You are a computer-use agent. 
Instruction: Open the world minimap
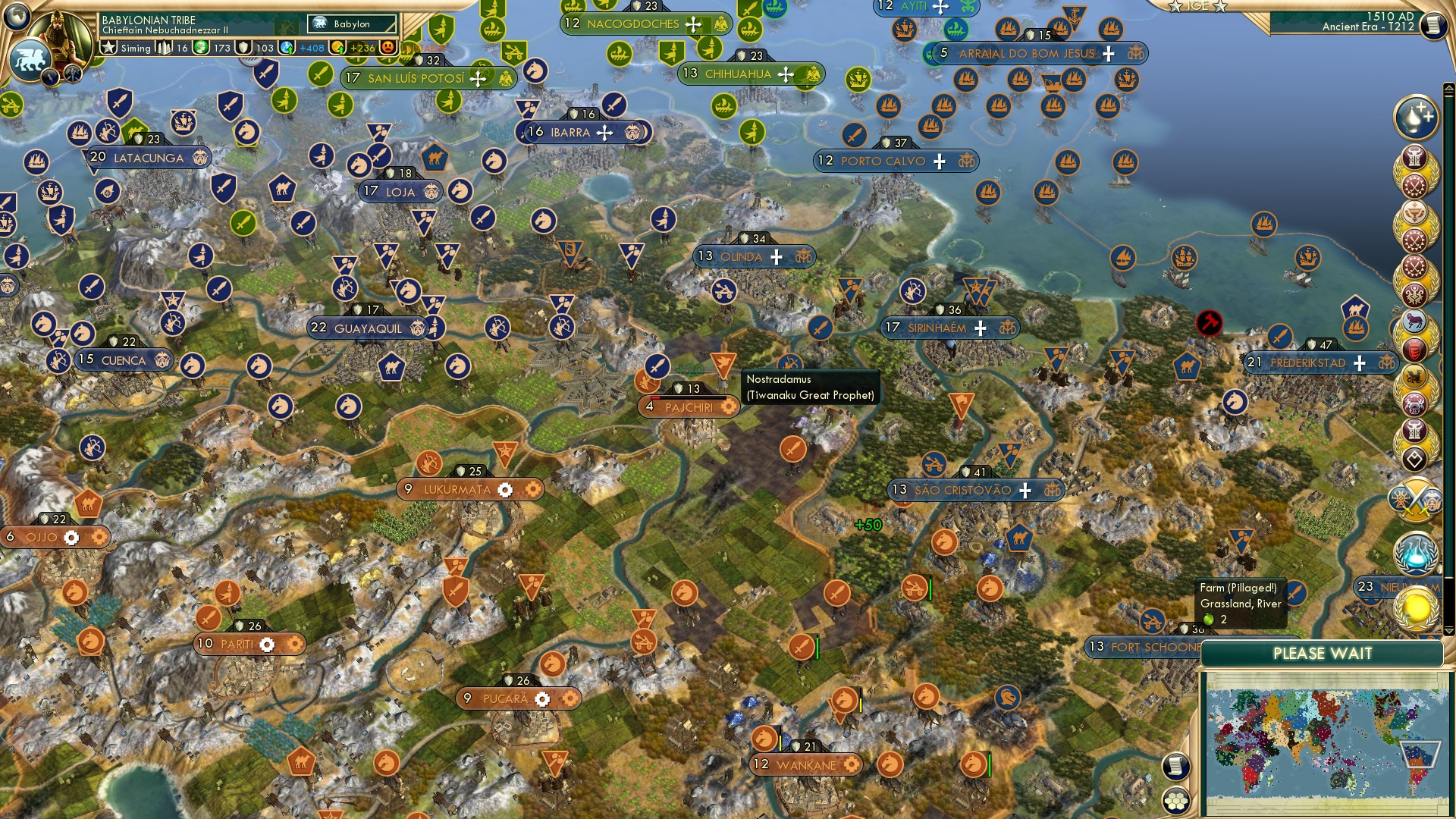coord(1325,744)
